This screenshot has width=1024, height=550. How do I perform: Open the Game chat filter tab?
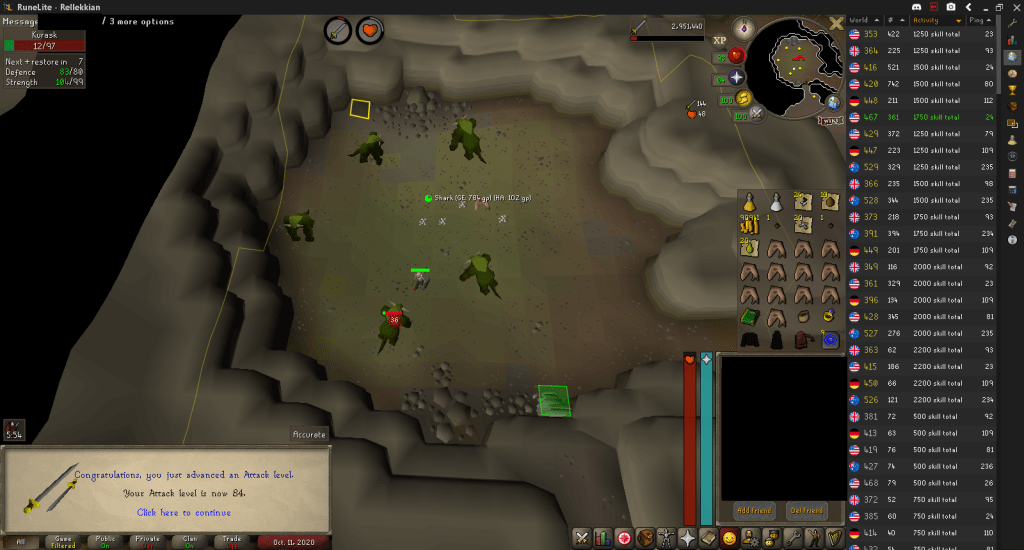coord(62,541)
